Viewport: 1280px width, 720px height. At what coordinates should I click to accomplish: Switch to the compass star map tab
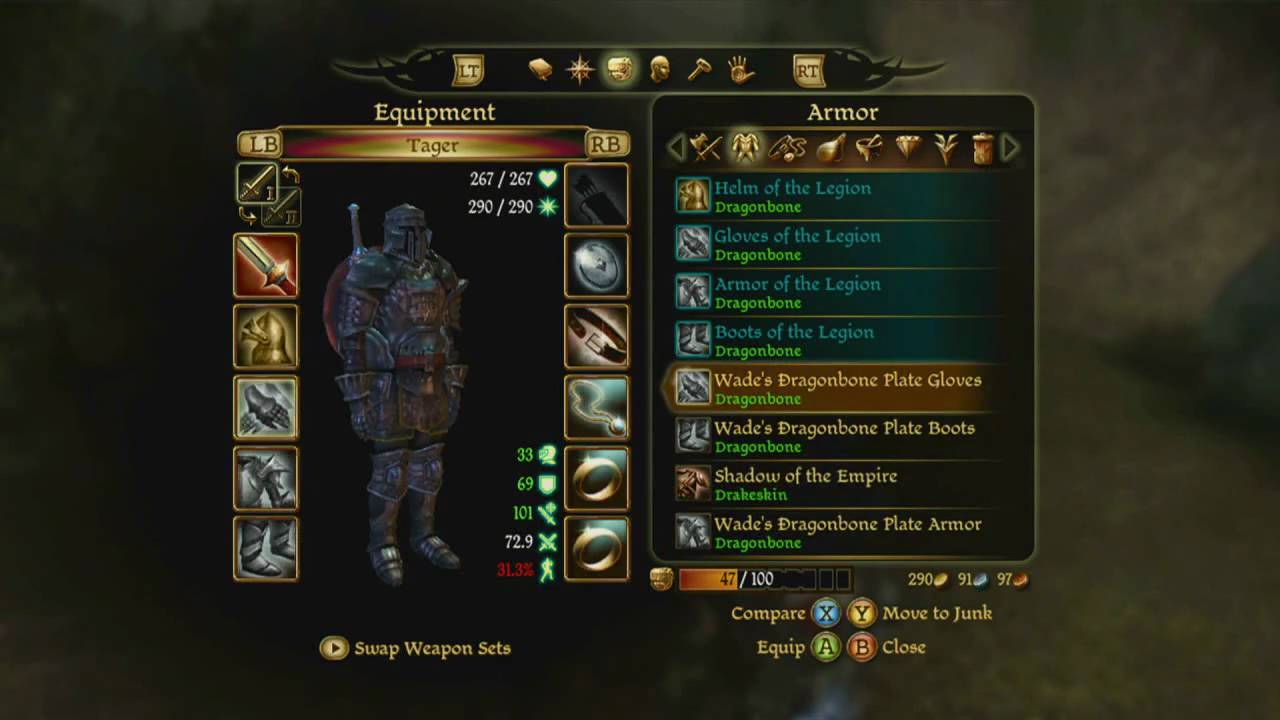pos(580,69)
